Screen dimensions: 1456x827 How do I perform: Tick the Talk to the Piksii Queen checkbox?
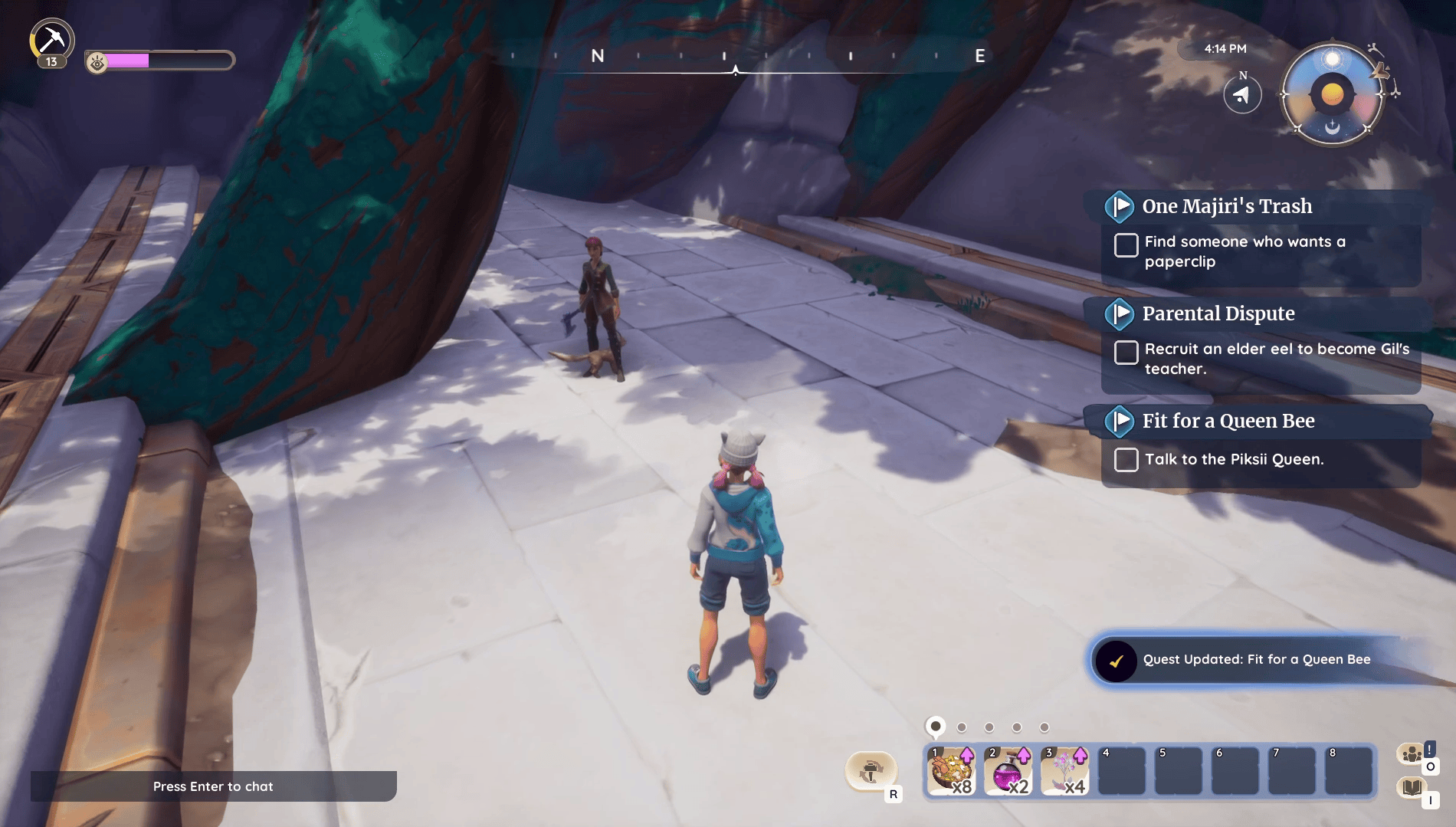point(1126,460)
